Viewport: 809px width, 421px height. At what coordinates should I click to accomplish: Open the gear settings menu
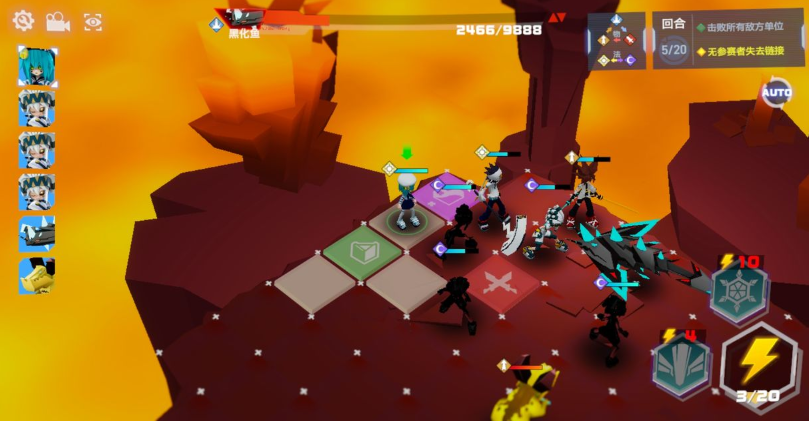(22, 21)
